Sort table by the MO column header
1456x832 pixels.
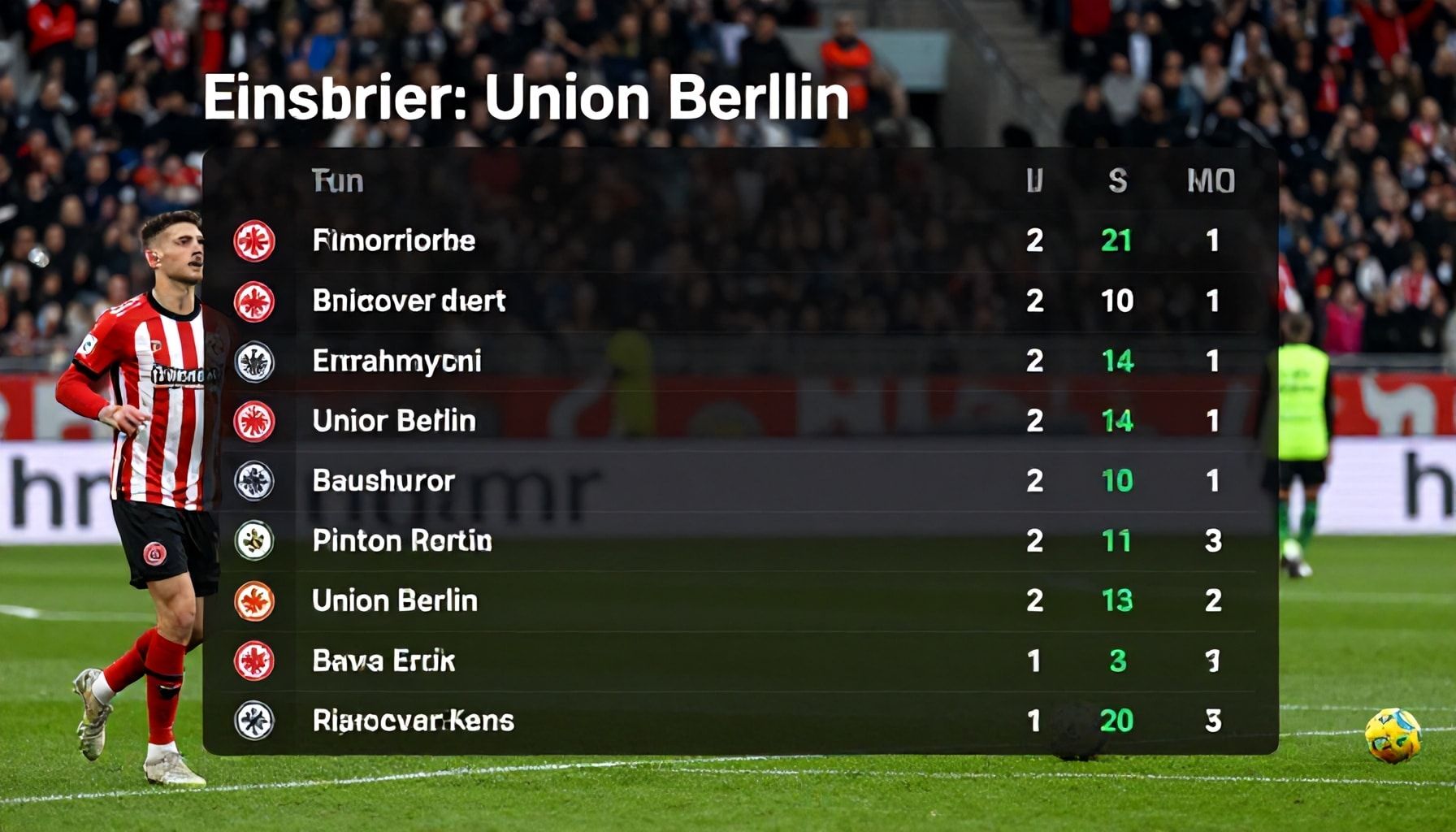[1211, 181]
